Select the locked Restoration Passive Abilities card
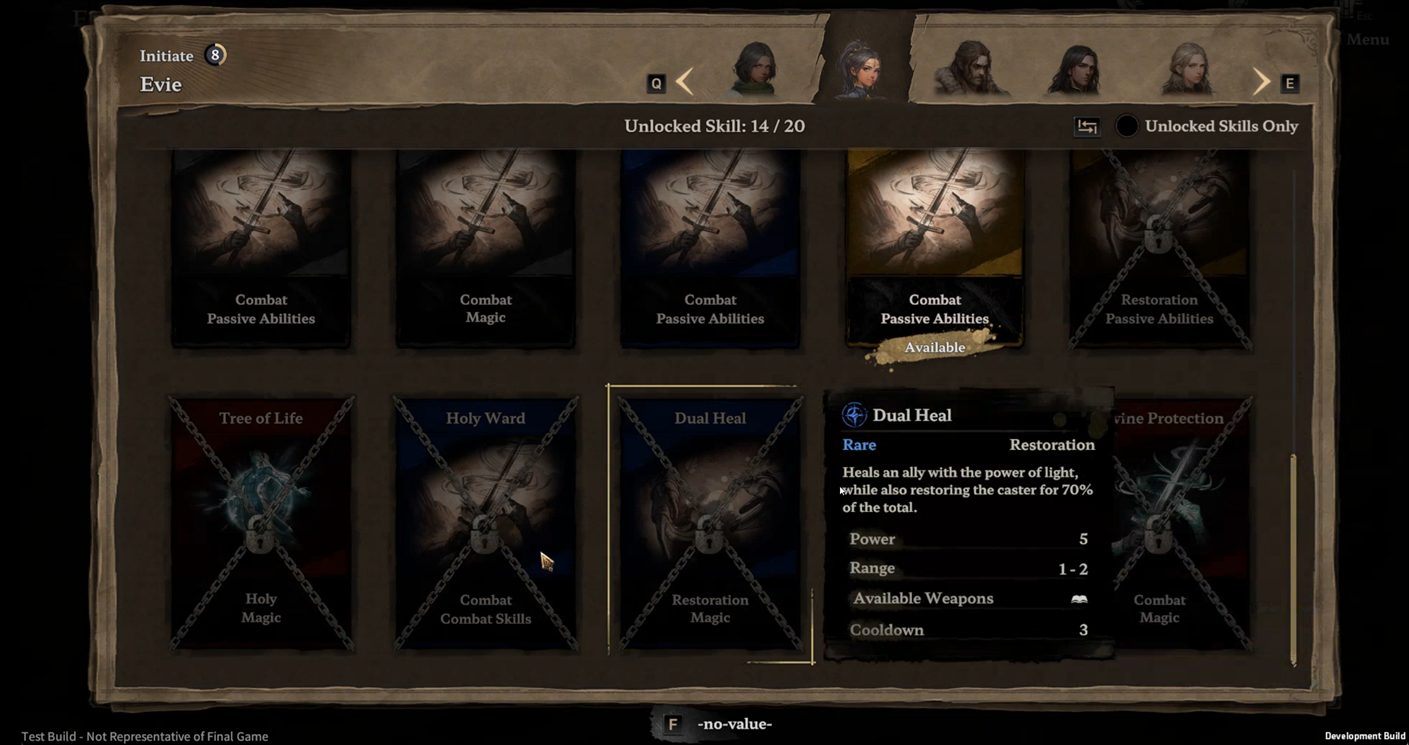1409x745 pixels. click(x=1159, y=248)
